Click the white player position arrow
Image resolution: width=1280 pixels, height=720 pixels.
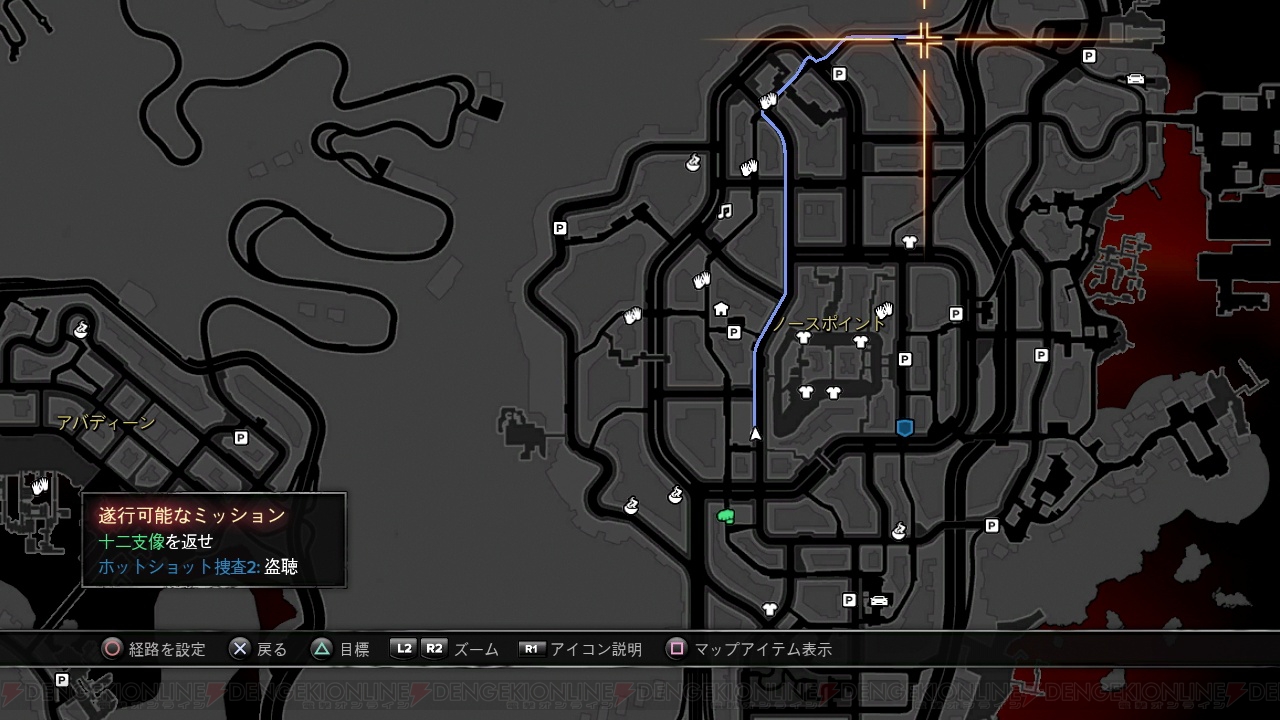click(x=755, y=433)
